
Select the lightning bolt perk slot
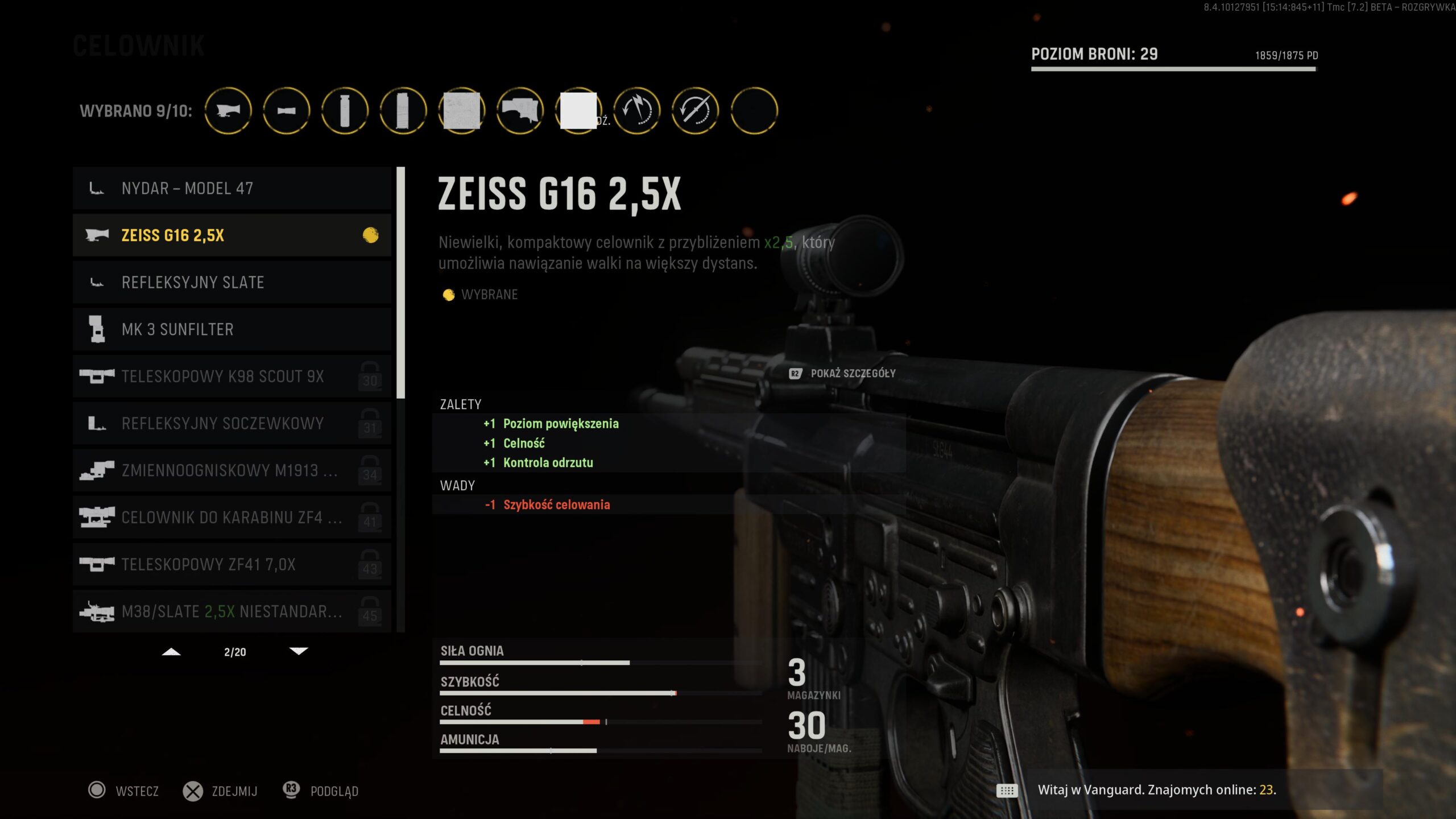coord(637,110)
